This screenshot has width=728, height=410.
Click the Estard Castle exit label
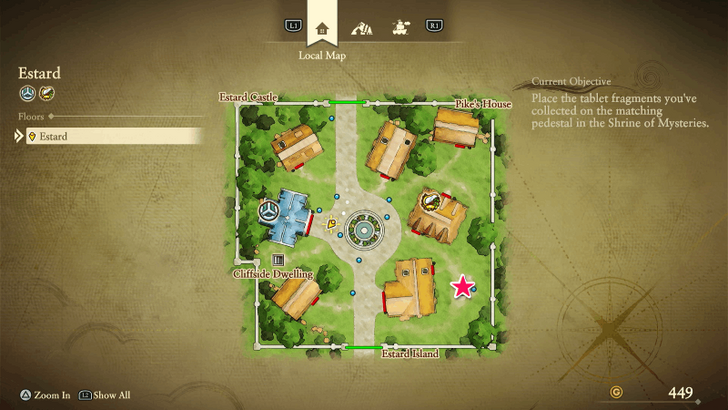click(x=249, y=97)
